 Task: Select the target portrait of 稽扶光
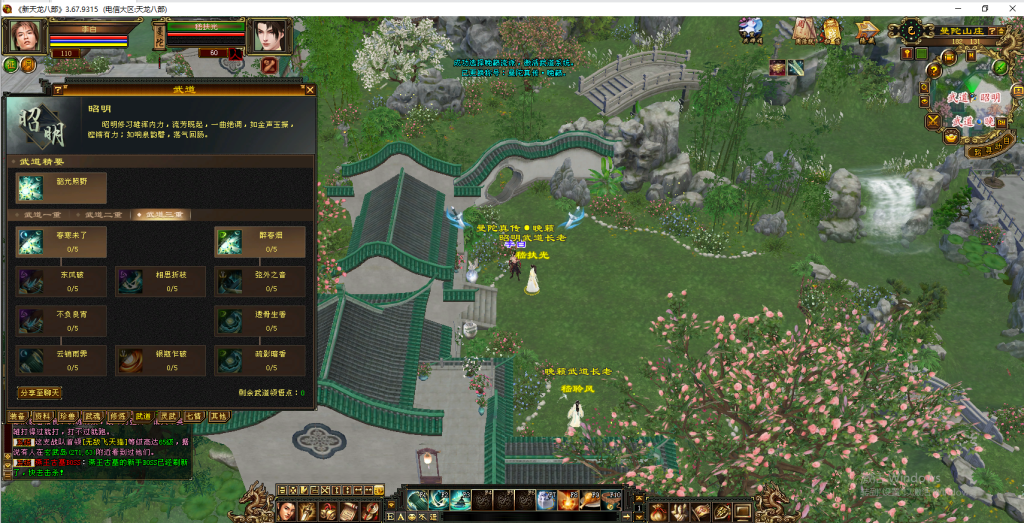coord(267,35)
